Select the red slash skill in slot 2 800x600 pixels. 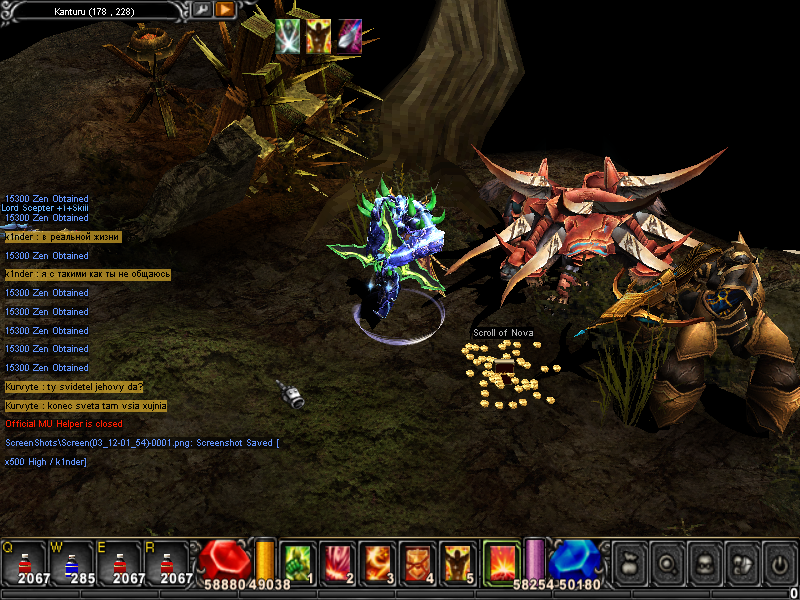tap(337, 562)
